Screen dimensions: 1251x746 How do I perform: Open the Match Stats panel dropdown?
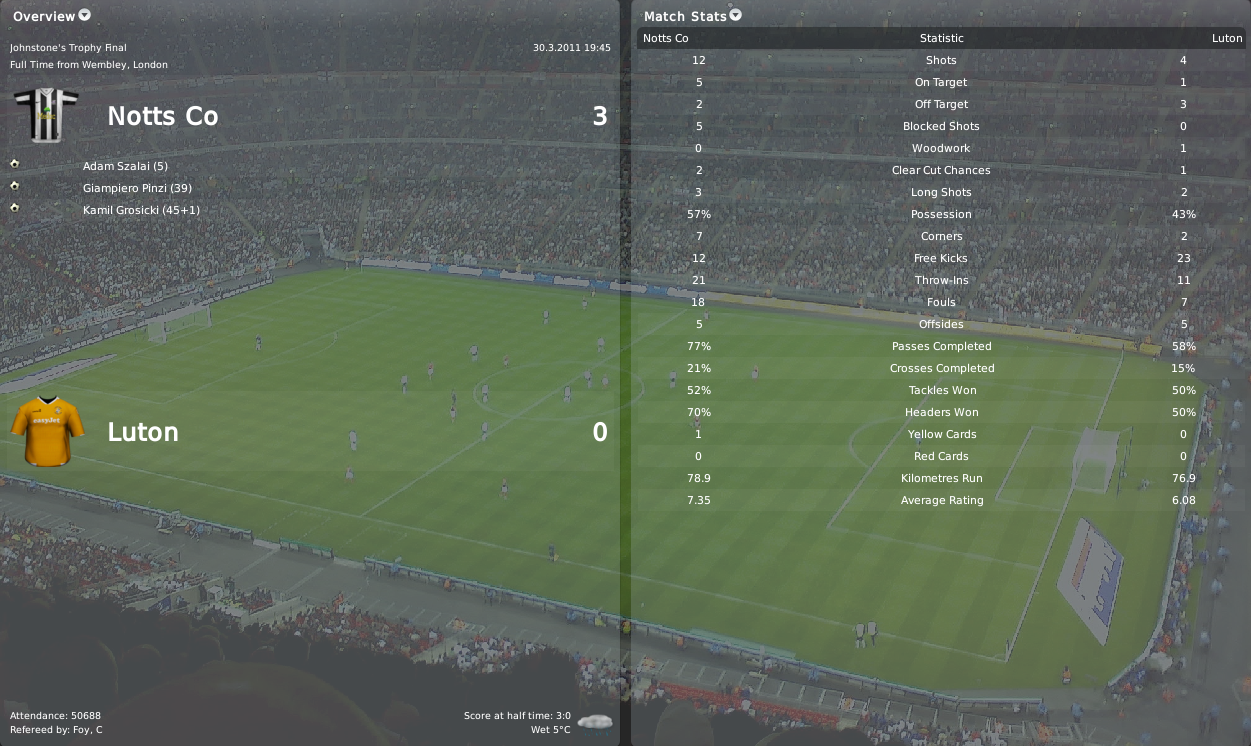[x=736, y=15]
